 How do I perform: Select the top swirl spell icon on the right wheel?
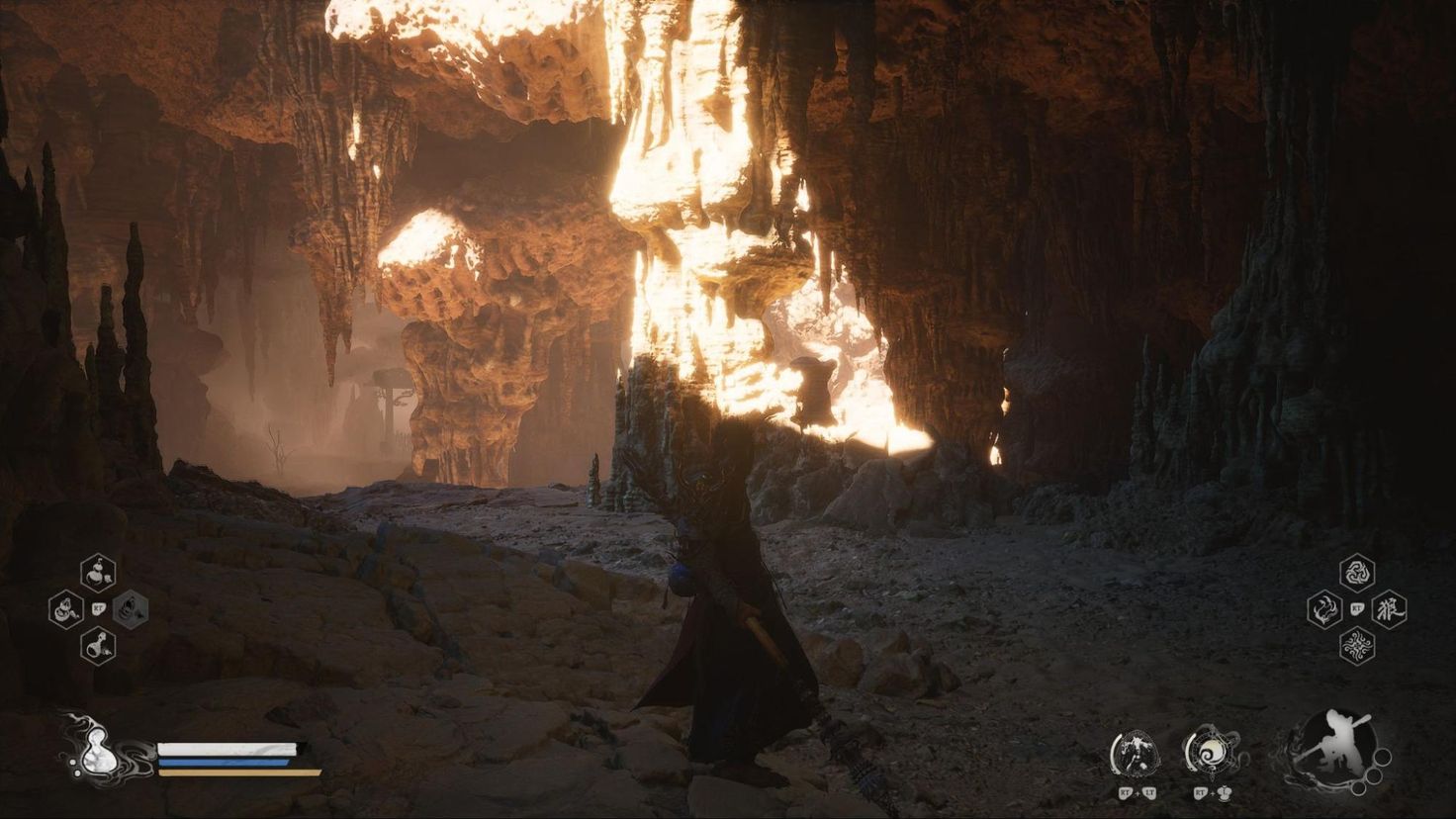[x=1359, y=572]
